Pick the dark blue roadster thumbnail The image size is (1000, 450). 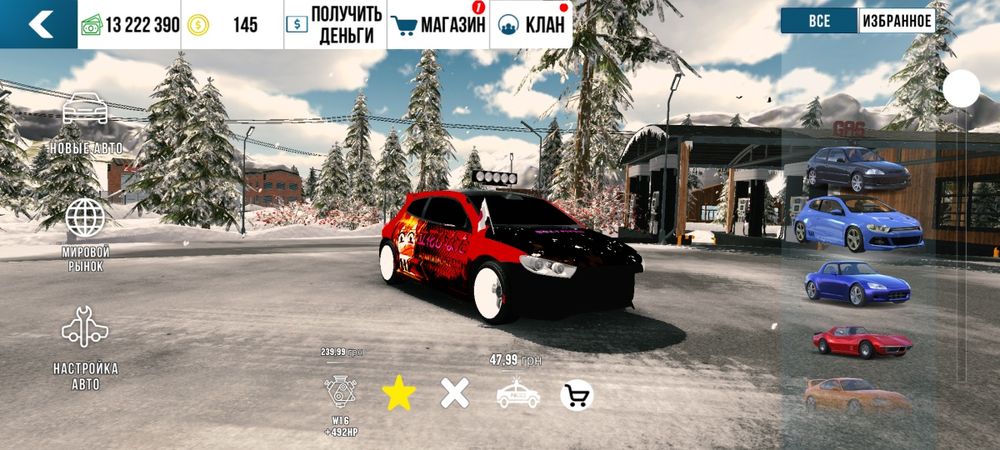coord(856,283)
